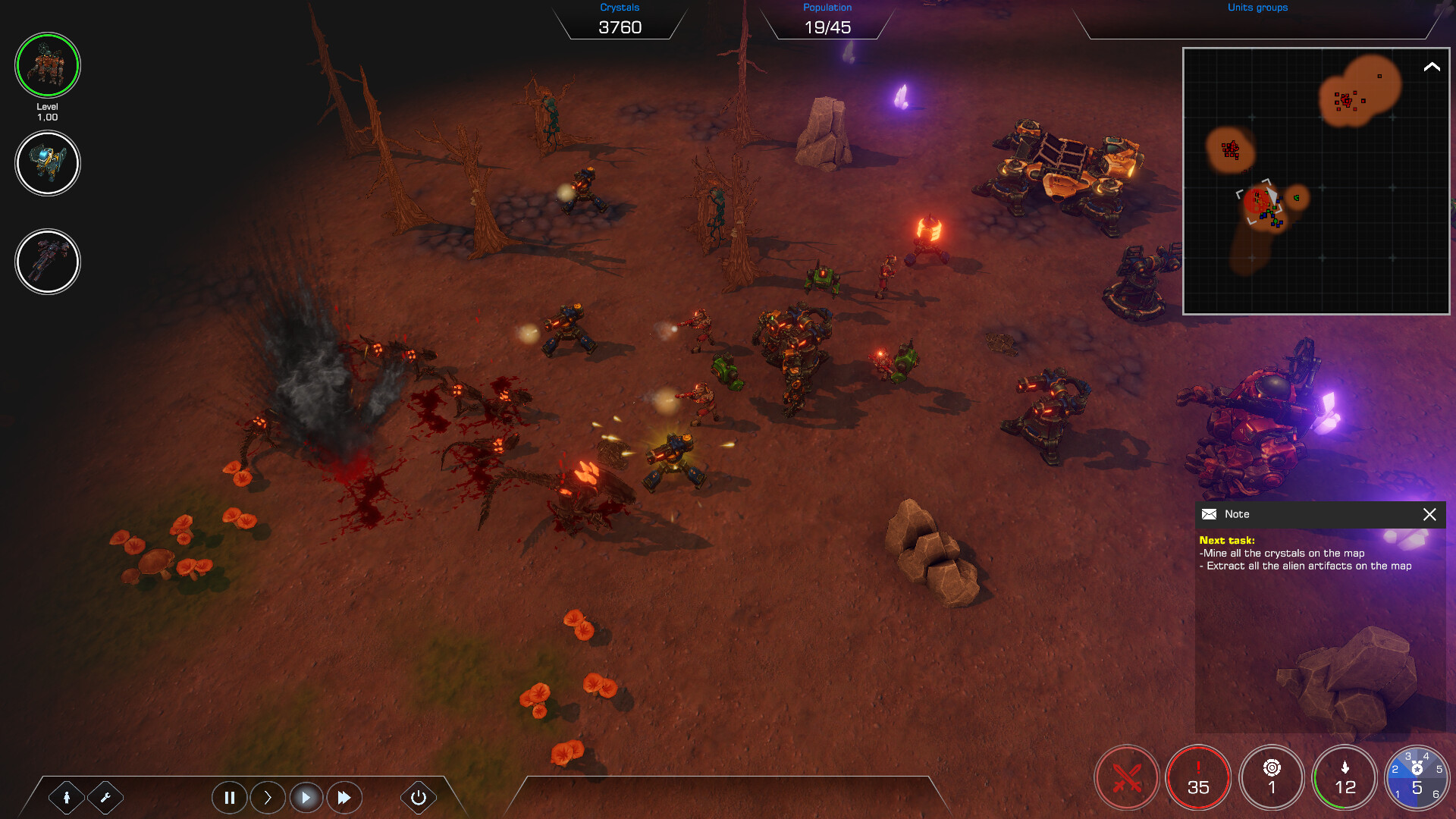Viewport: 1456px width, 819px height.
Task: Click the medal wheel showing 5
Action: click(1417, 777)
